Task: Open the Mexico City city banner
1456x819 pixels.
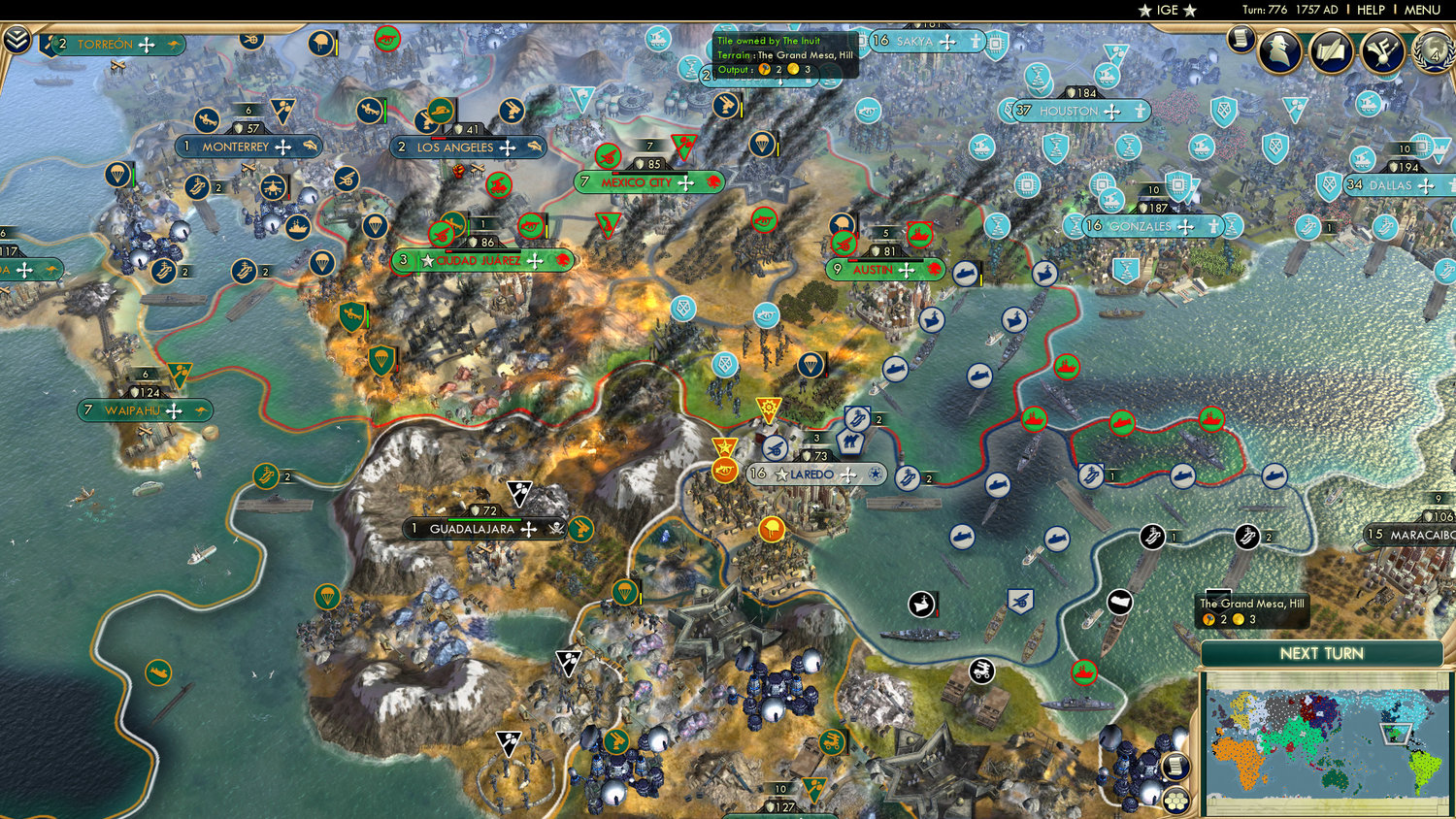Action: click(648, 181)
